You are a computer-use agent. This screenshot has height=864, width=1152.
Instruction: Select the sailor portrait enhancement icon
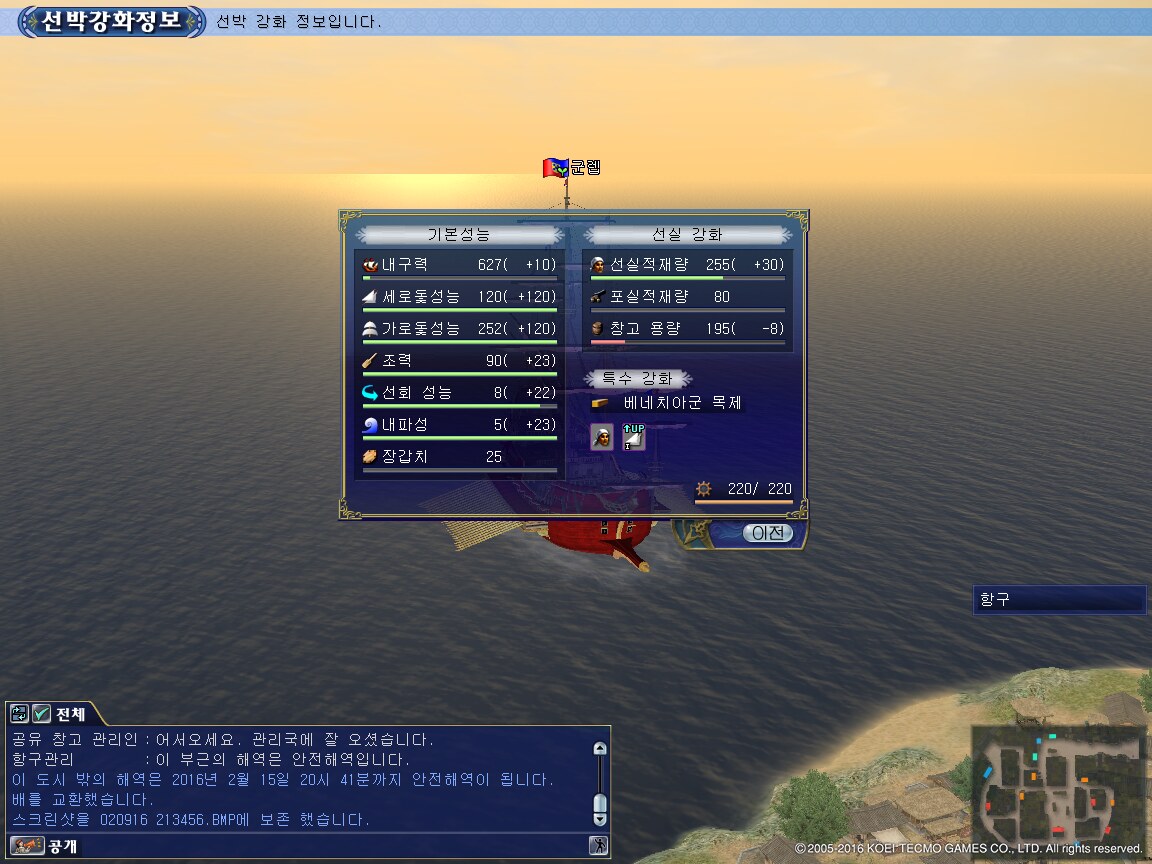(x=602, y=437)
